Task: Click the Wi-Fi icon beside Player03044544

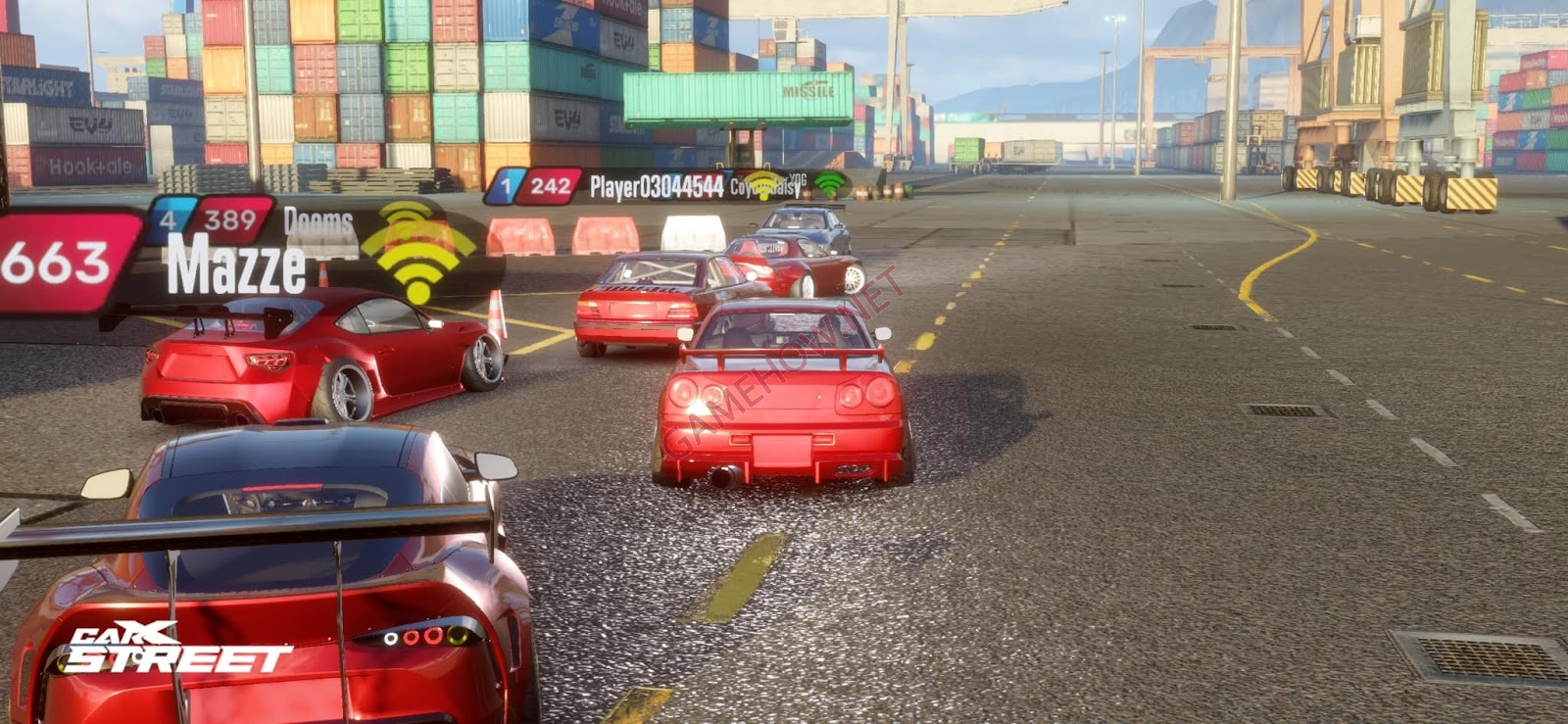Action: (x=766, y=185)
